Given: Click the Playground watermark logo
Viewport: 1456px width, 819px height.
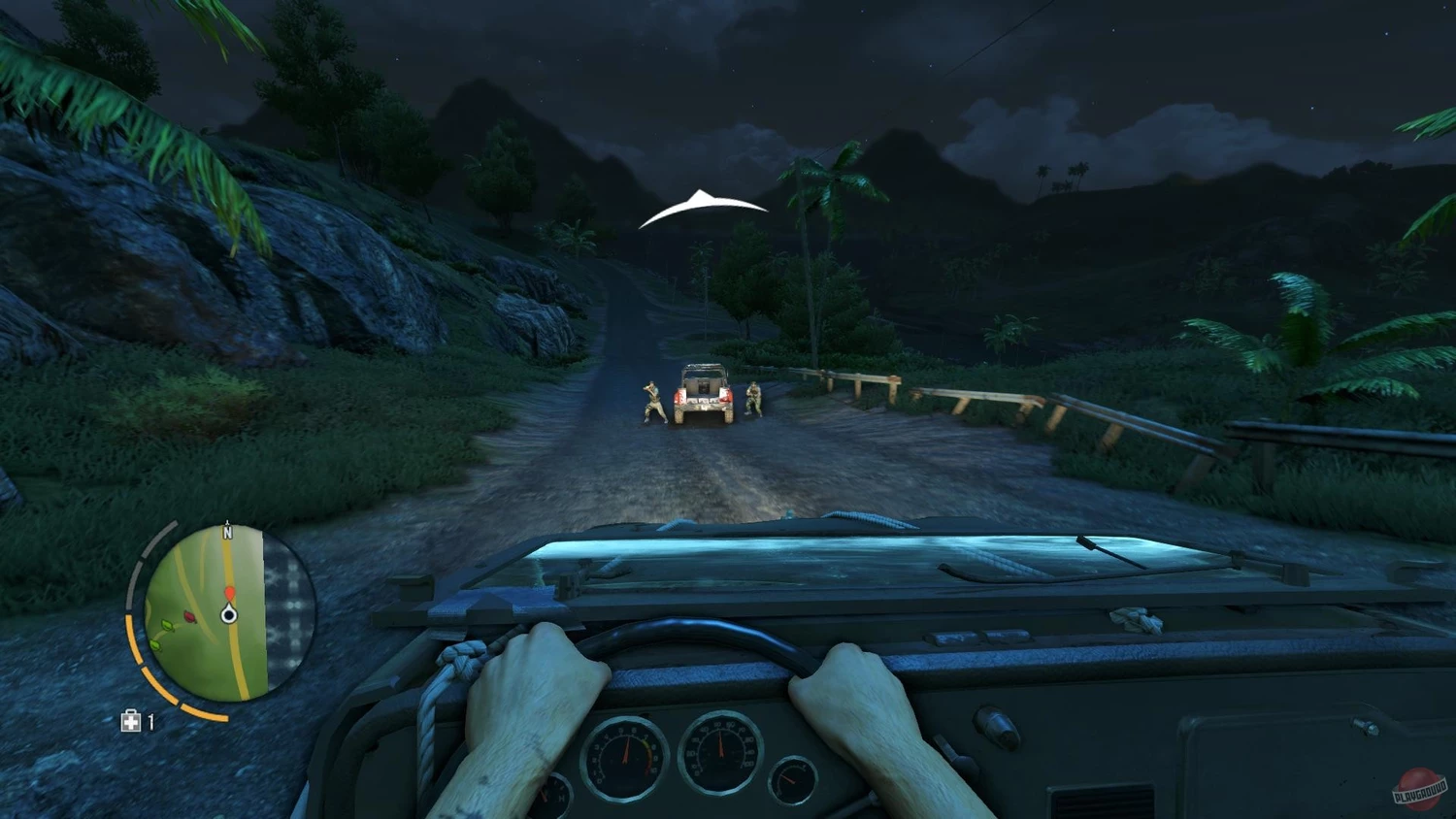Looking at the screenshot, I should tap(1419, 788).
